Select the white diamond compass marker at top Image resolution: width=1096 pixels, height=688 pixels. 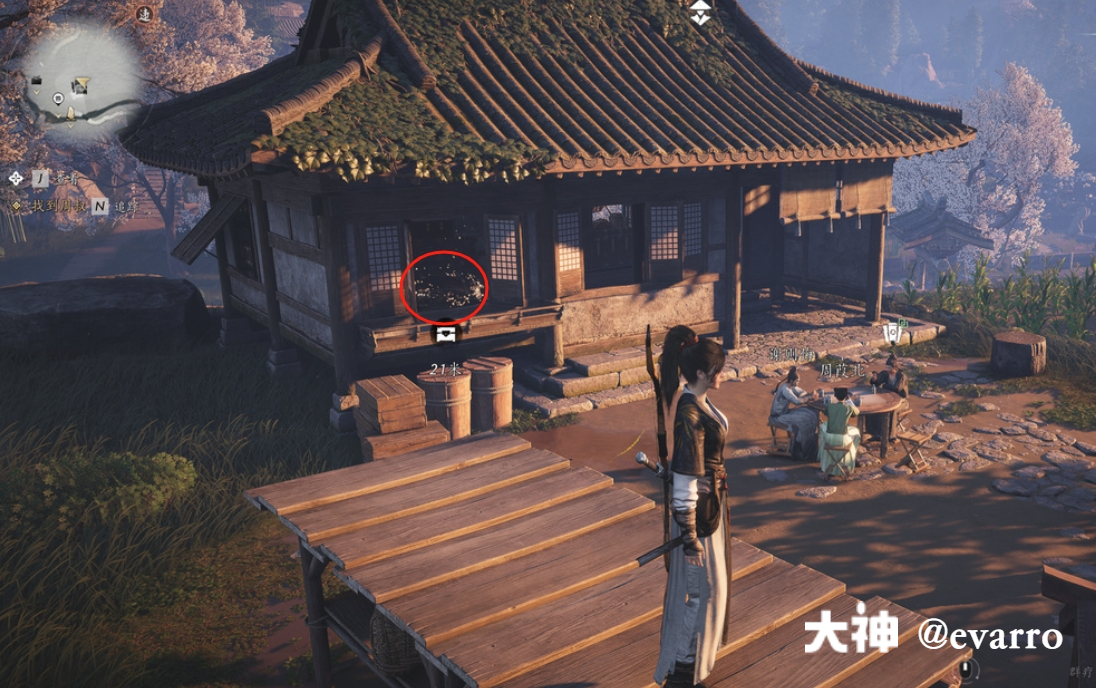tap(700, 12)
